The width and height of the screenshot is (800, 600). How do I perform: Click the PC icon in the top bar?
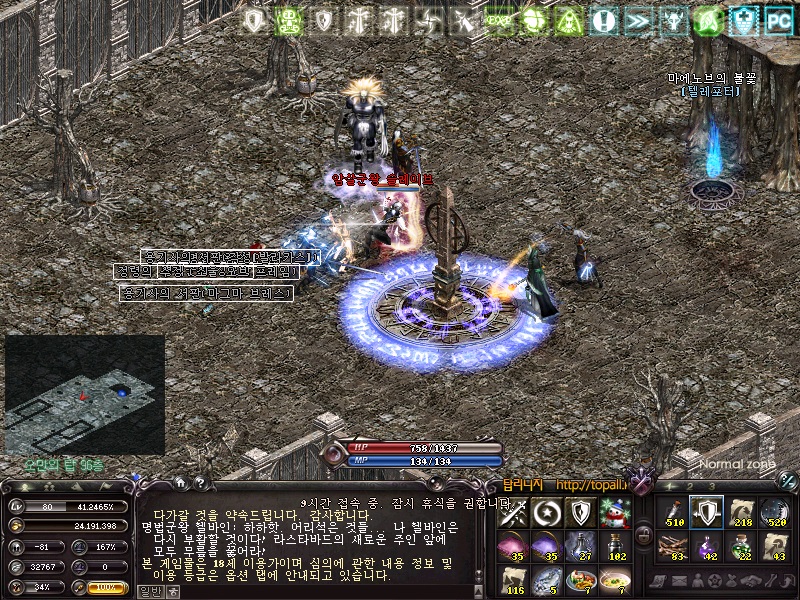point(777,20)
